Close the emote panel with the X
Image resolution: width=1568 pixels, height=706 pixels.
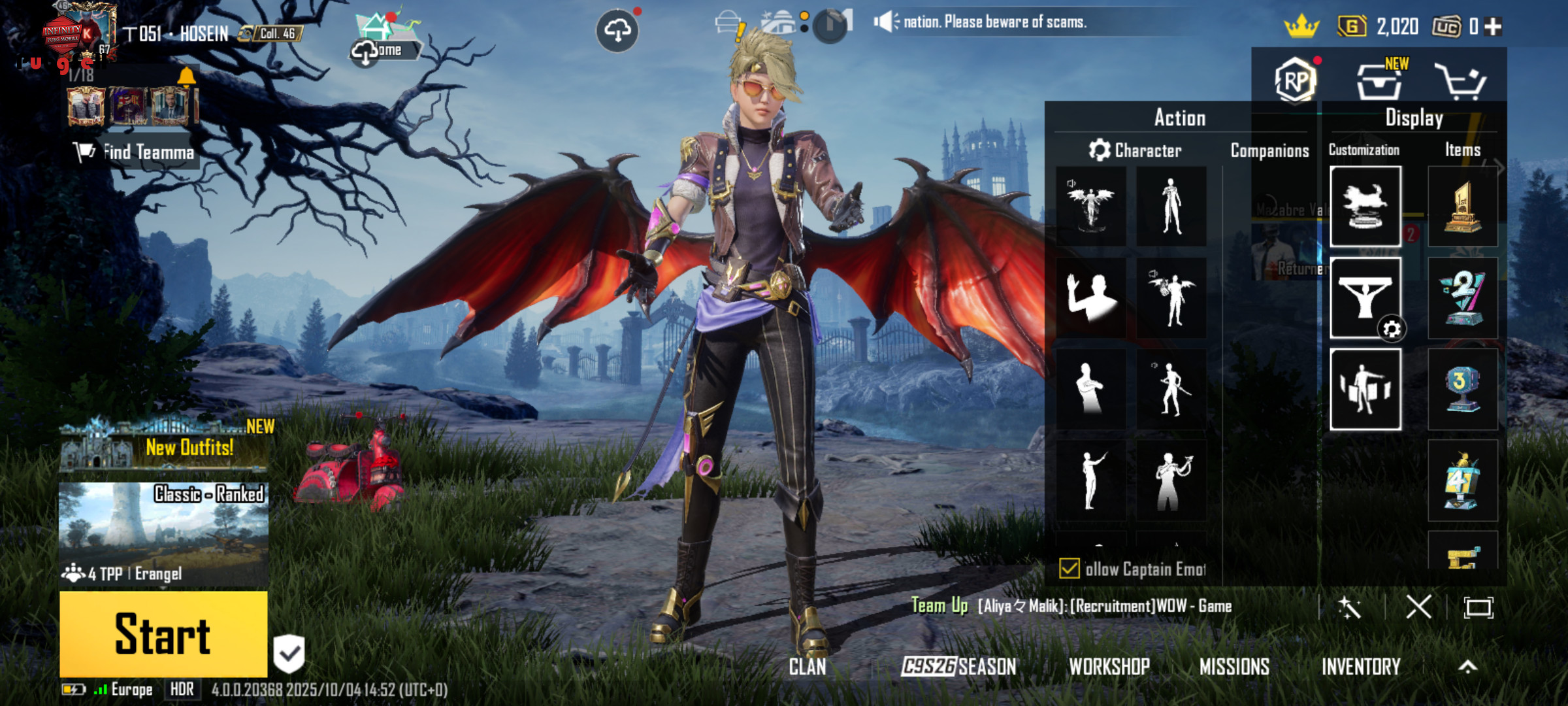(x=1418, y=607)
